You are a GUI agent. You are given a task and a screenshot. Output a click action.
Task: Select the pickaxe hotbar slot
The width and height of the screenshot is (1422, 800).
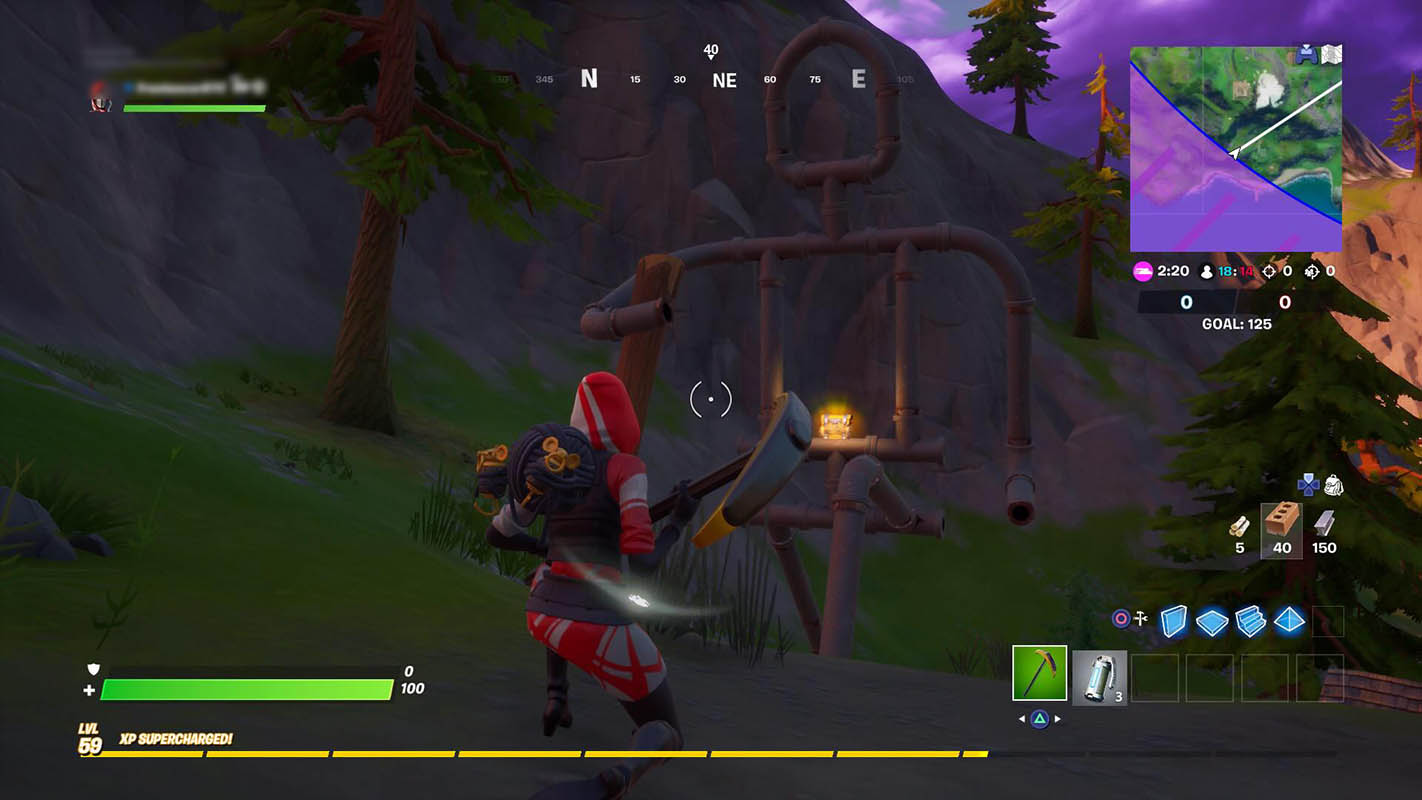tap(1039, 672)
